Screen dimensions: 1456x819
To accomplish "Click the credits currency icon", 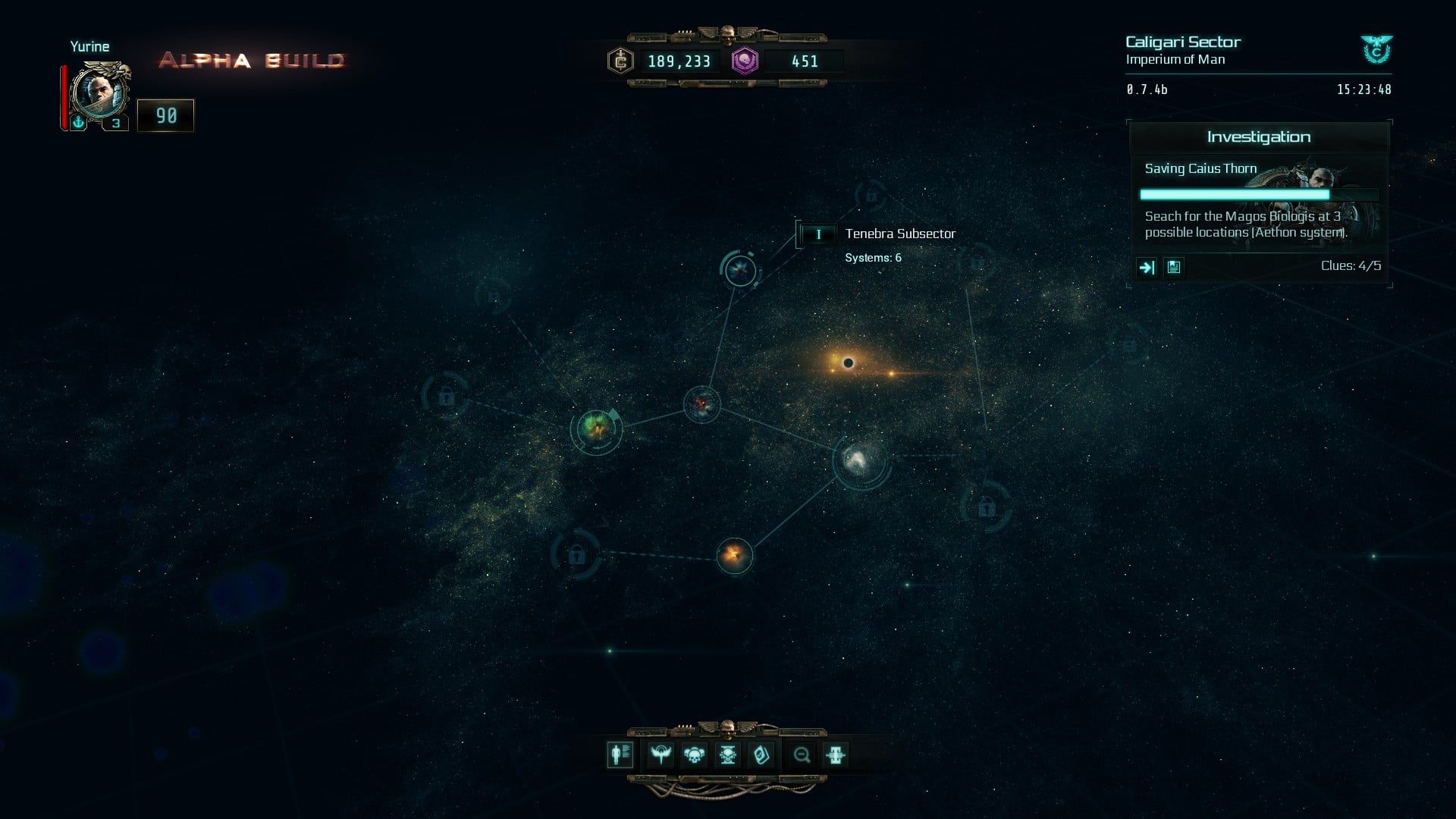I will coord(620,61).
